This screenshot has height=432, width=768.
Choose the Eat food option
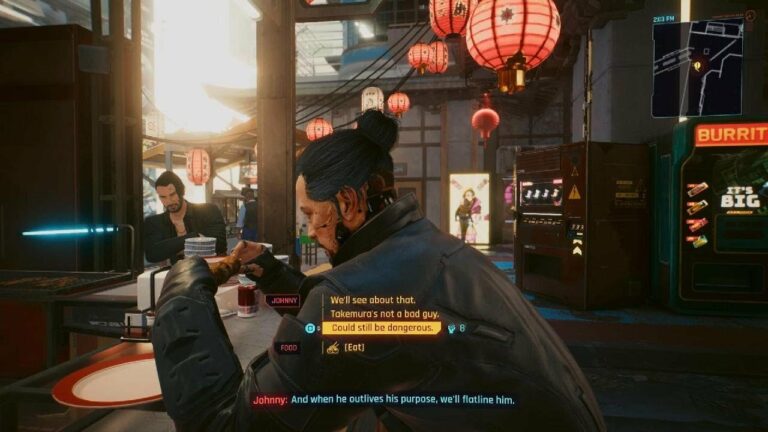click(x=356, y=347)
